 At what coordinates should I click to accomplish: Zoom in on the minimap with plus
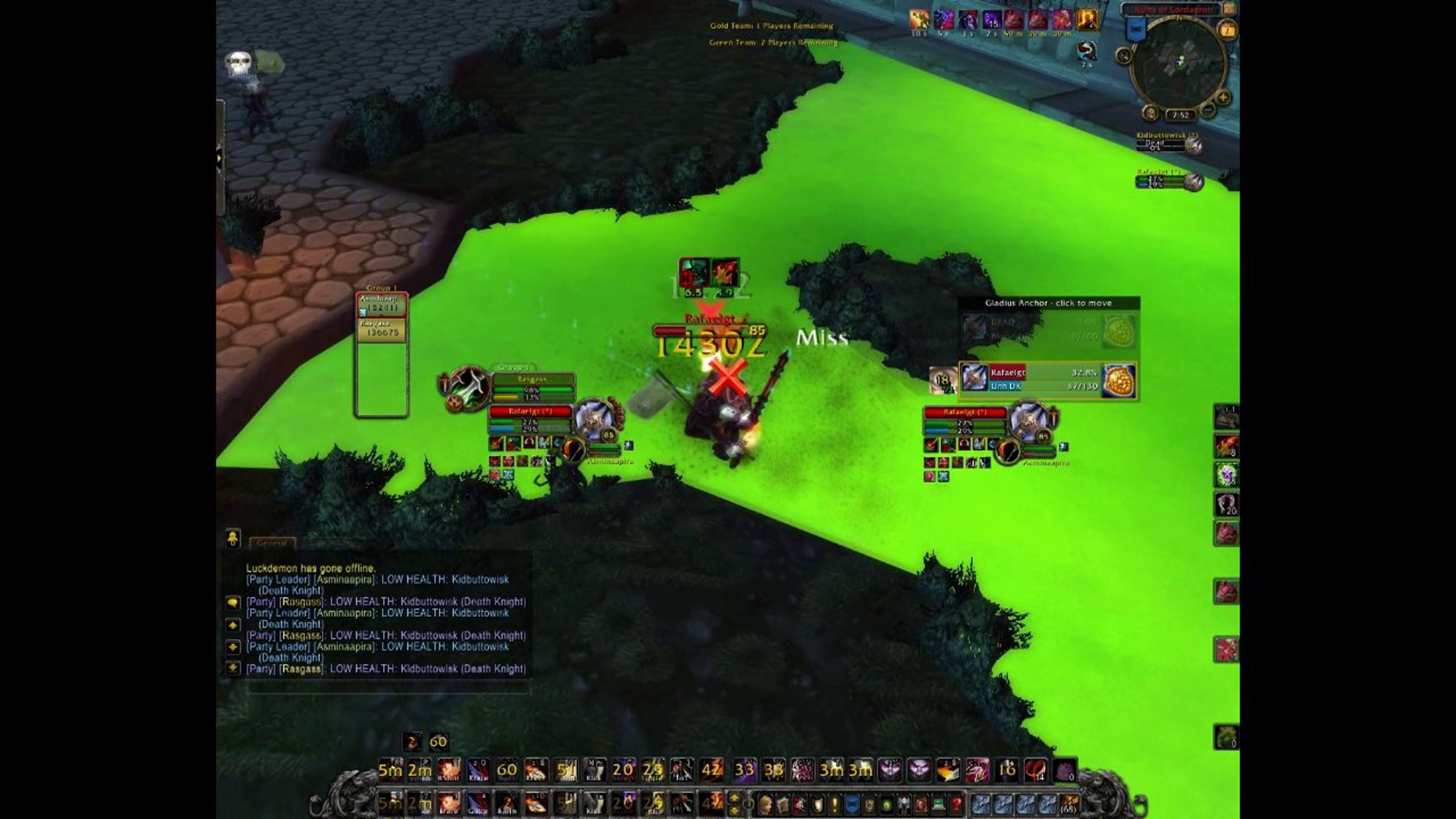(x=1223, y=98)
